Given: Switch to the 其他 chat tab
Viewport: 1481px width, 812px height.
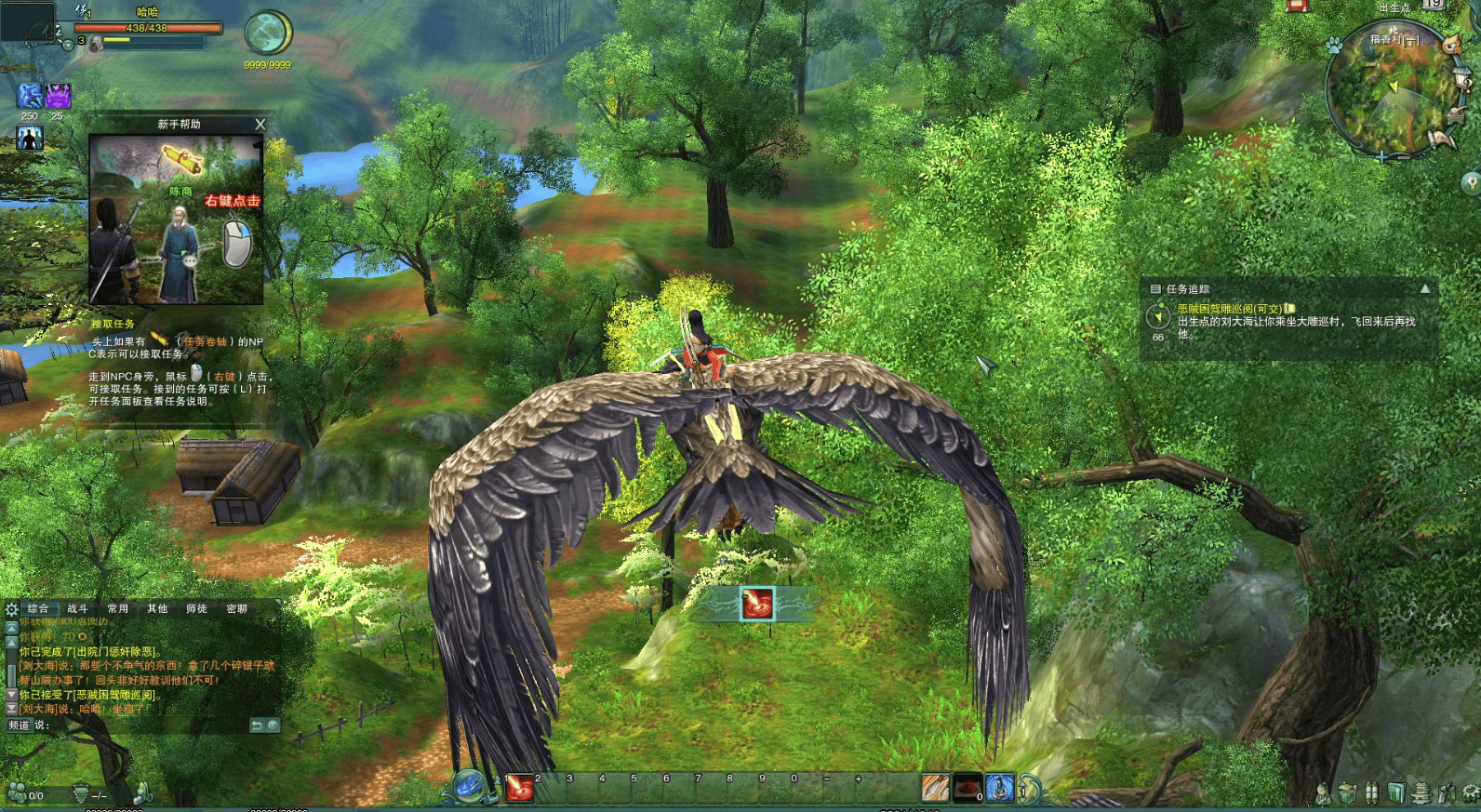Looking at the screenshot, I should point(157,608).
